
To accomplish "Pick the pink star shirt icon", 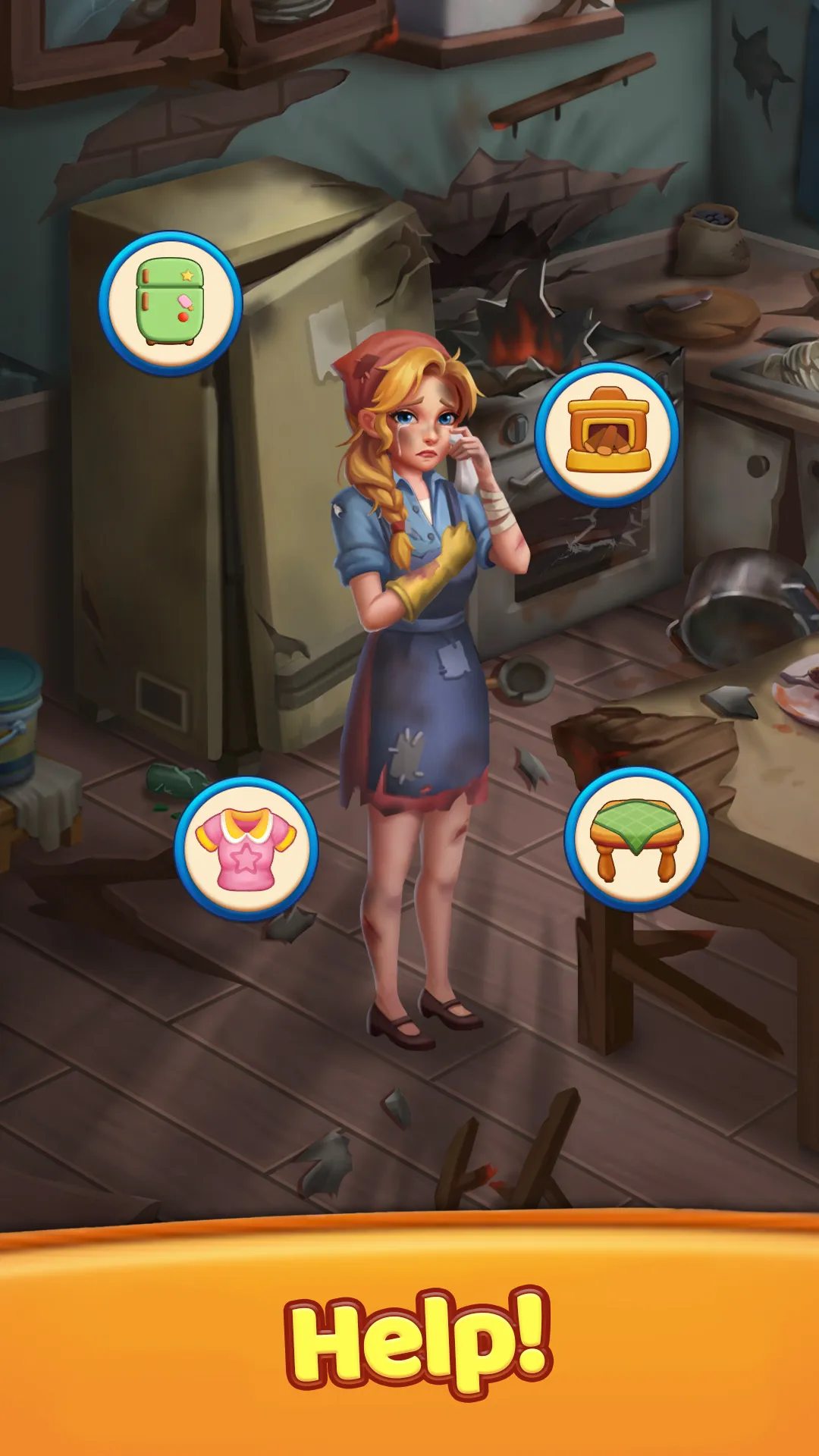I will (246, 849).
